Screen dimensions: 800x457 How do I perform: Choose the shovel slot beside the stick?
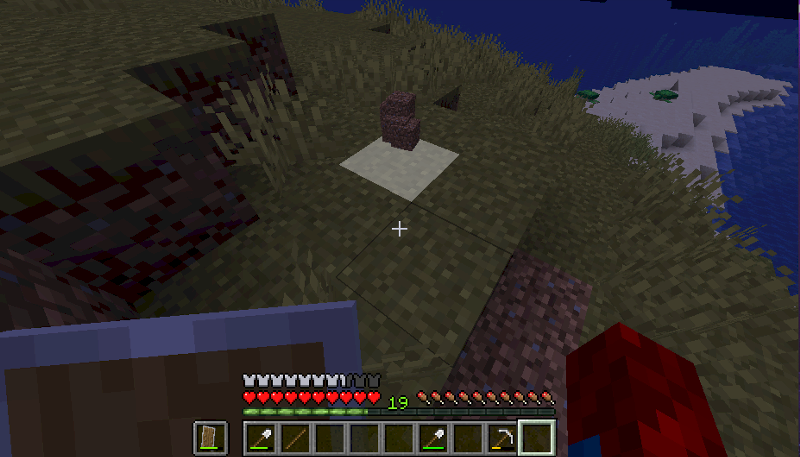point(261,437)
